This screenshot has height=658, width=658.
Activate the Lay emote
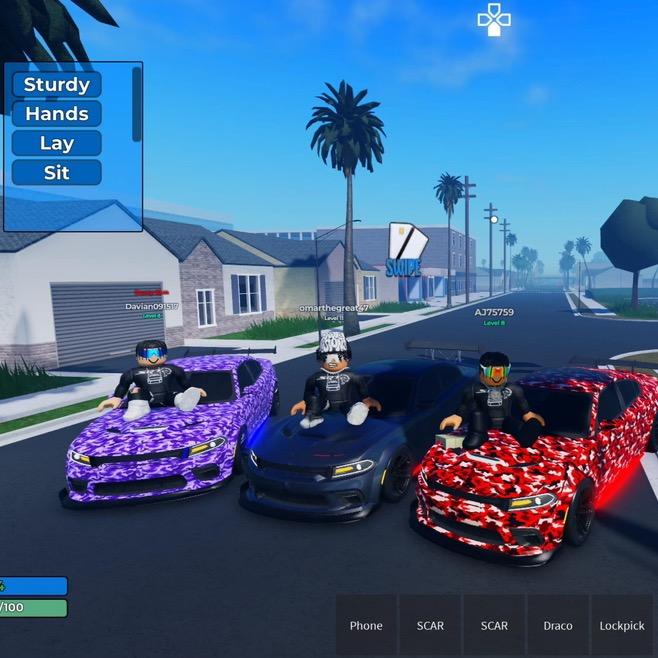click(x=57, y=143)
